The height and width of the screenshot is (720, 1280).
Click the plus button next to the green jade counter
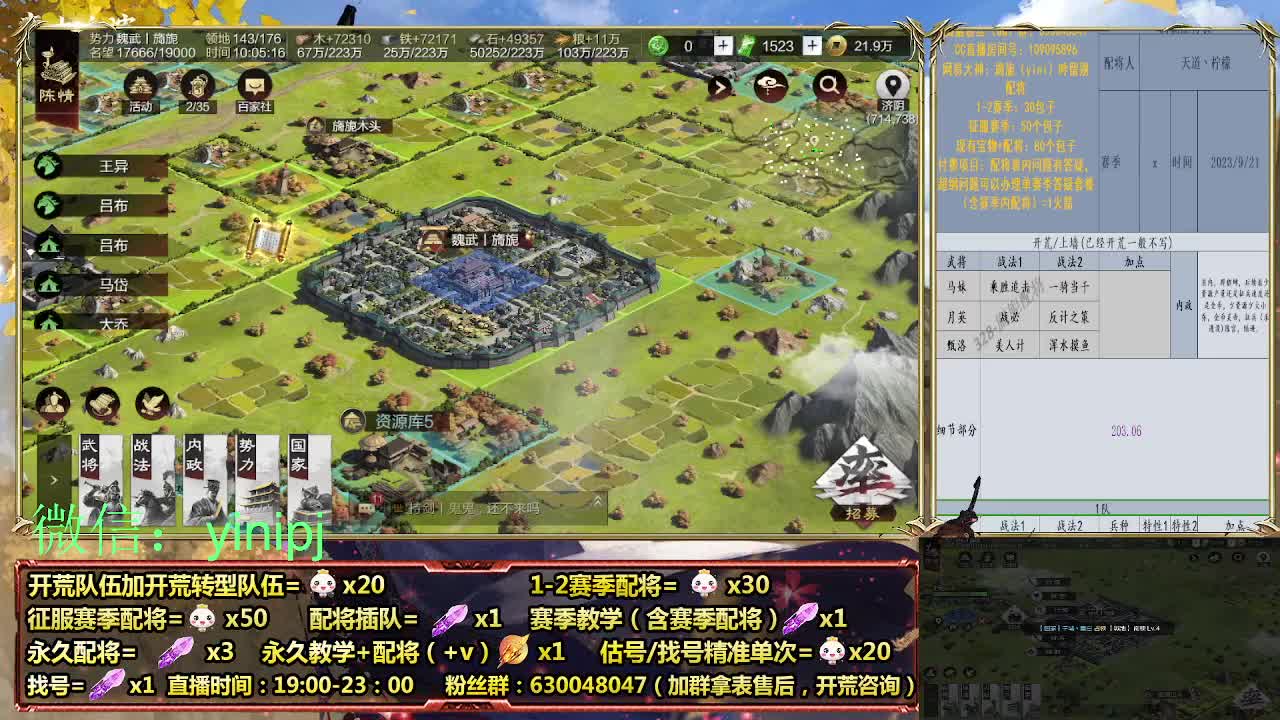tap(722, 46)
